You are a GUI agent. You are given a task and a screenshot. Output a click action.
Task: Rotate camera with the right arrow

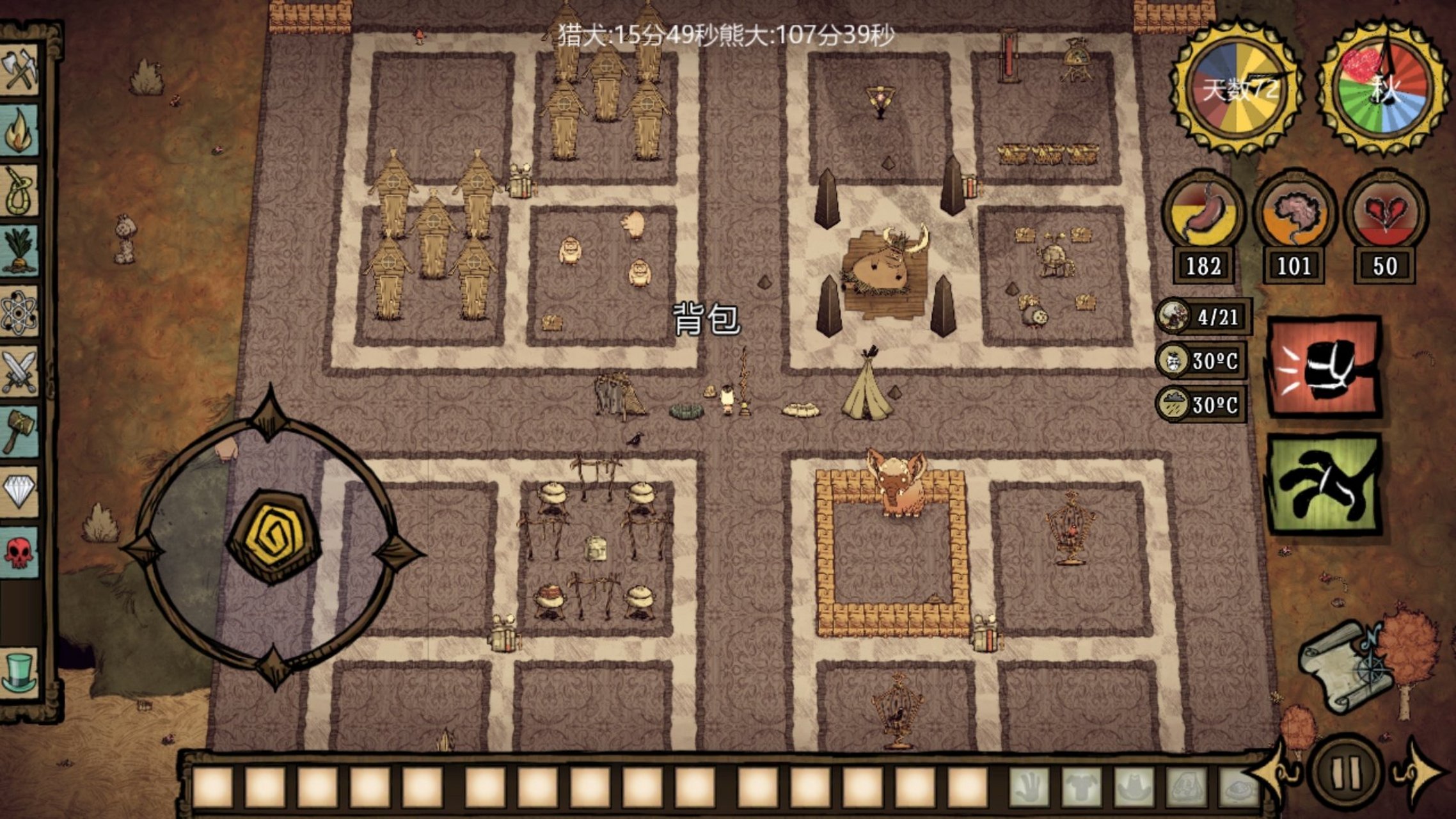(x=1422, y=774)
